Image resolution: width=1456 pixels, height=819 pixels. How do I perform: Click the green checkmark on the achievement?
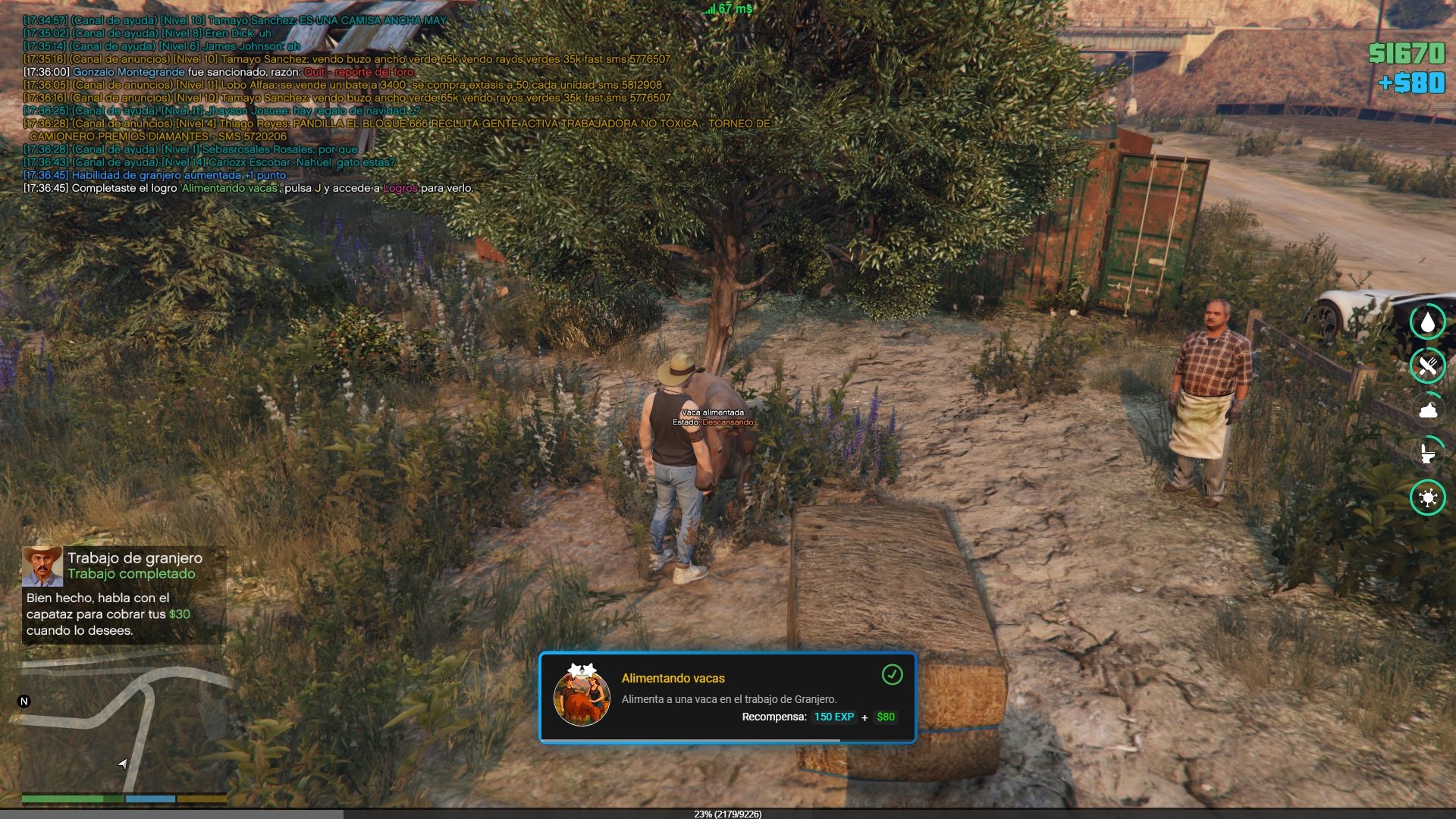click(x=892, y=674)
